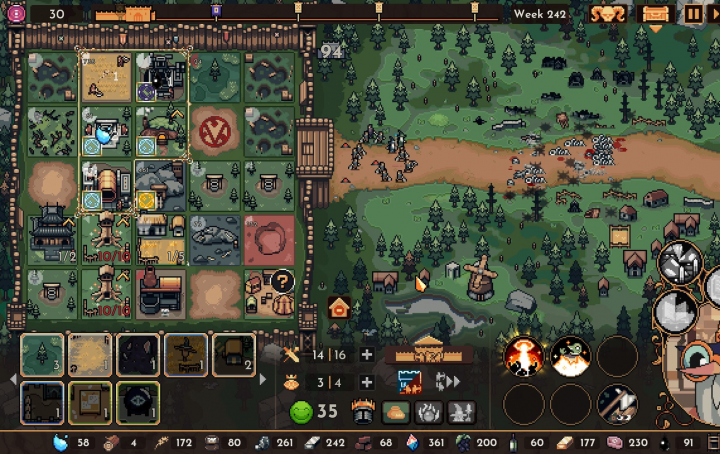The width and height of the screenshot is (720, 454).
Task: Select the brown house tile card
Action: [234, 355]
